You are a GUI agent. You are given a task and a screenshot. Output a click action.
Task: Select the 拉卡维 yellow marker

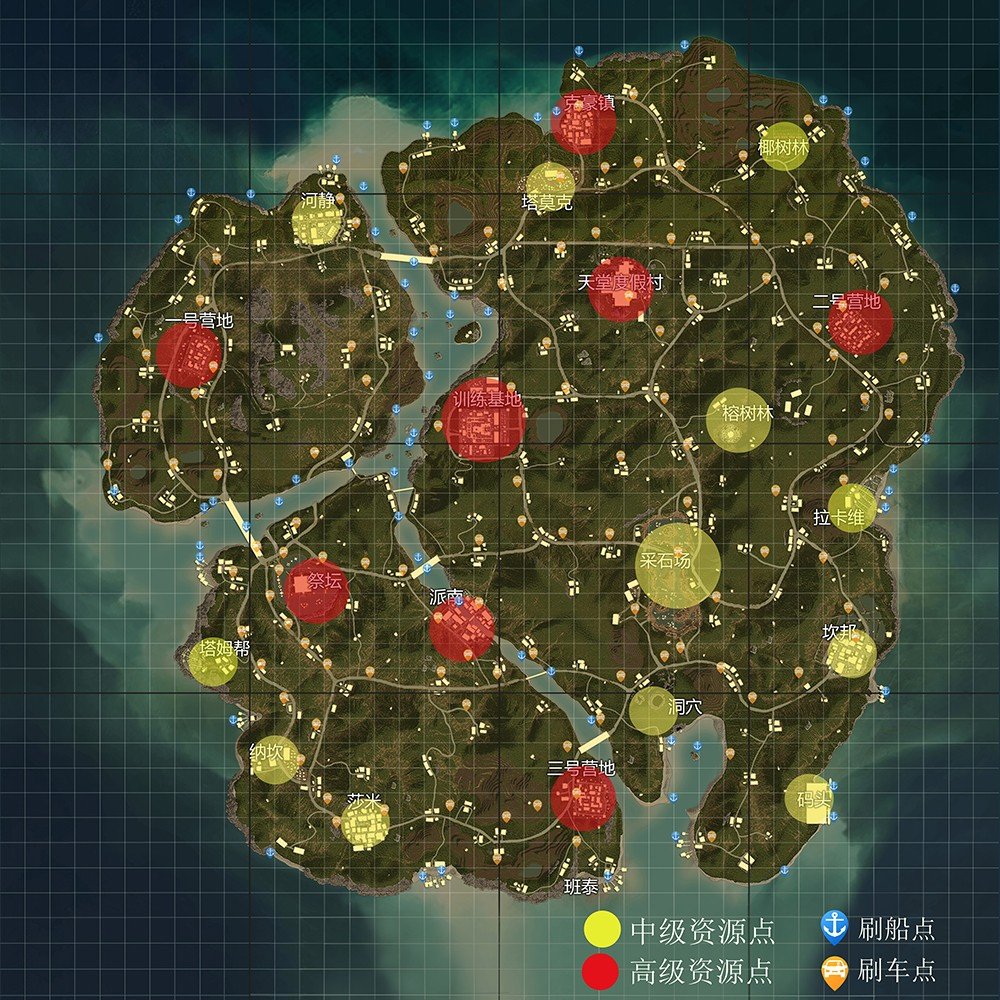click(852, 508)
